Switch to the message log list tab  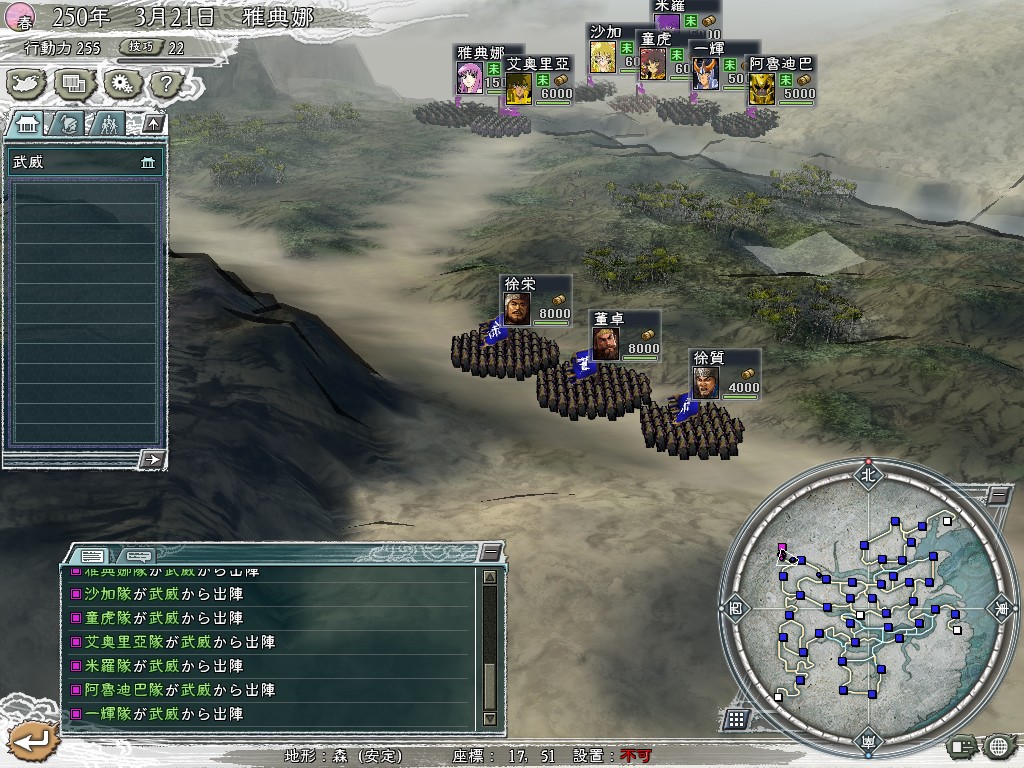[93, 554]
